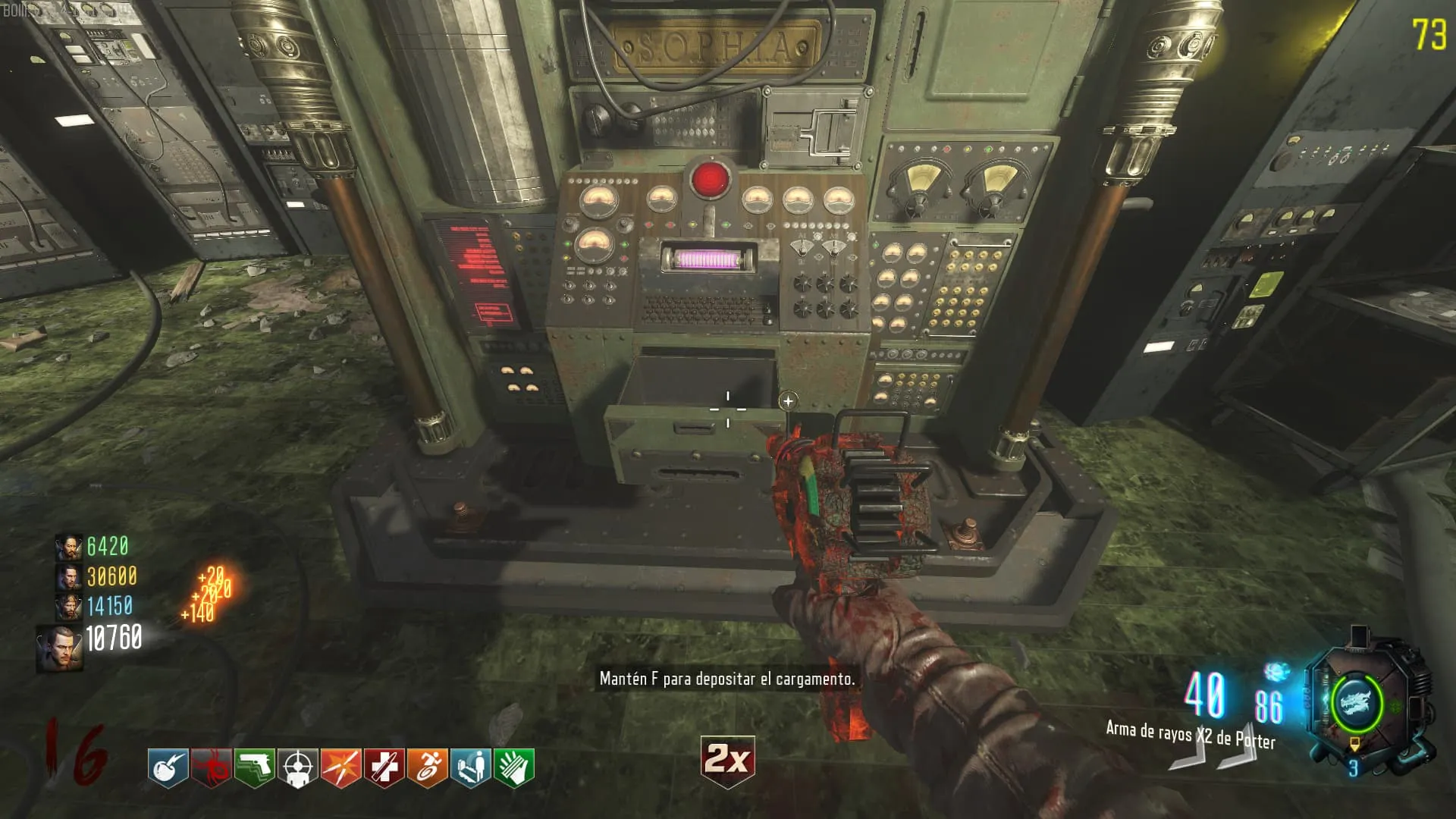Click the orange running-man Stamin-Up perk
This screenshot has width=1456, height=819.
click(427, 767)
